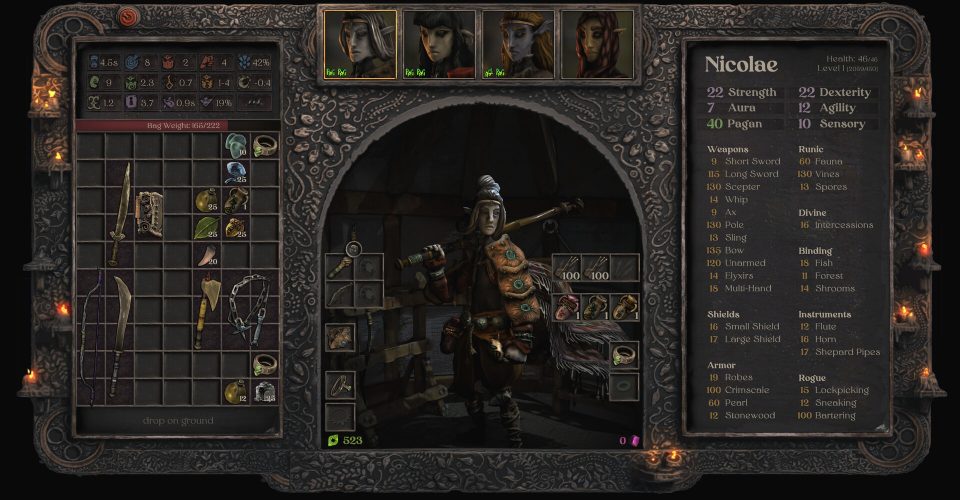This screenshot has width=960, height=500.
Task: Select the fang item stack of 20
Action: pyautogui.click(x=208, y=256)
